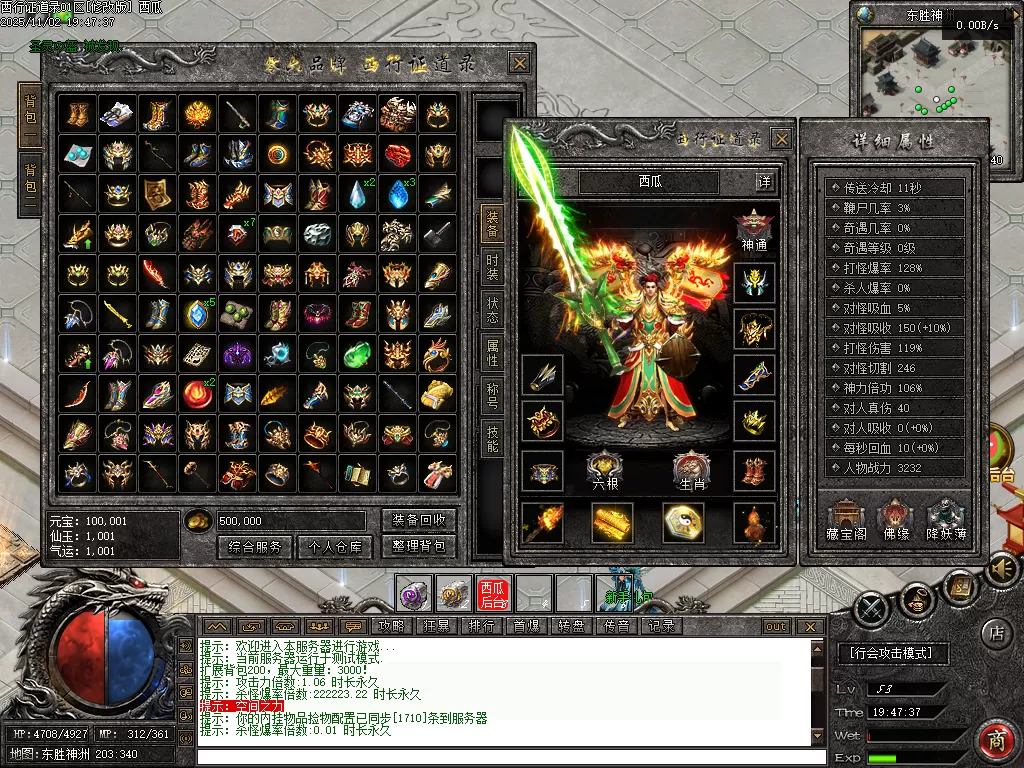Click the 详 detail button beside the name
The height and width of the screenshot is (768, 1024).
coord(764,182)
